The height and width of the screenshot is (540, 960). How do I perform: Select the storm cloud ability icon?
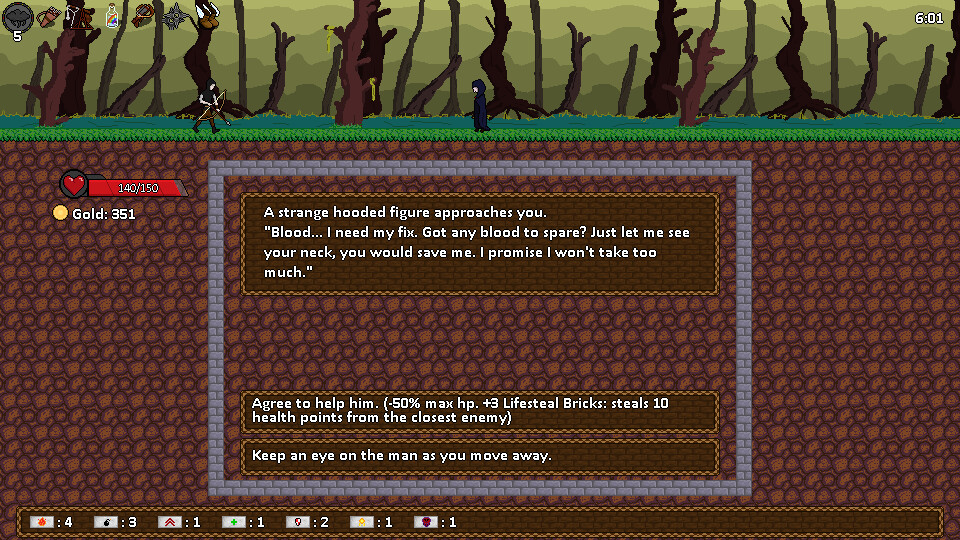point(18,16)
